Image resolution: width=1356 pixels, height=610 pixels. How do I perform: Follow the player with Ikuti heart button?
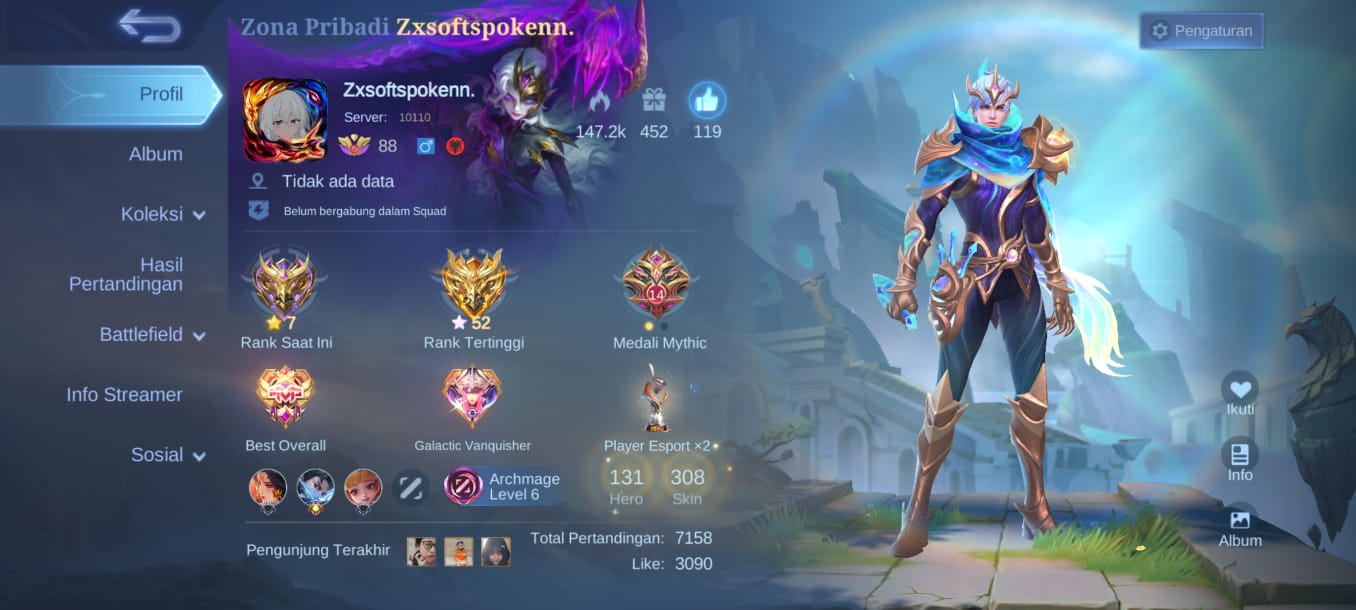(x=1240, y=390)
